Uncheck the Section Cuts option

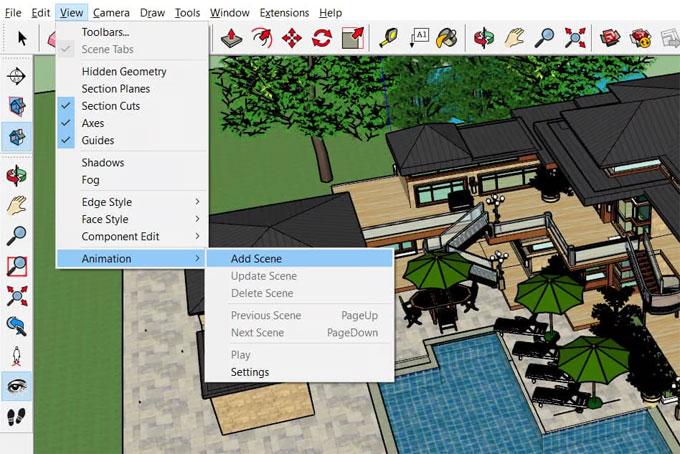point(110,106)
